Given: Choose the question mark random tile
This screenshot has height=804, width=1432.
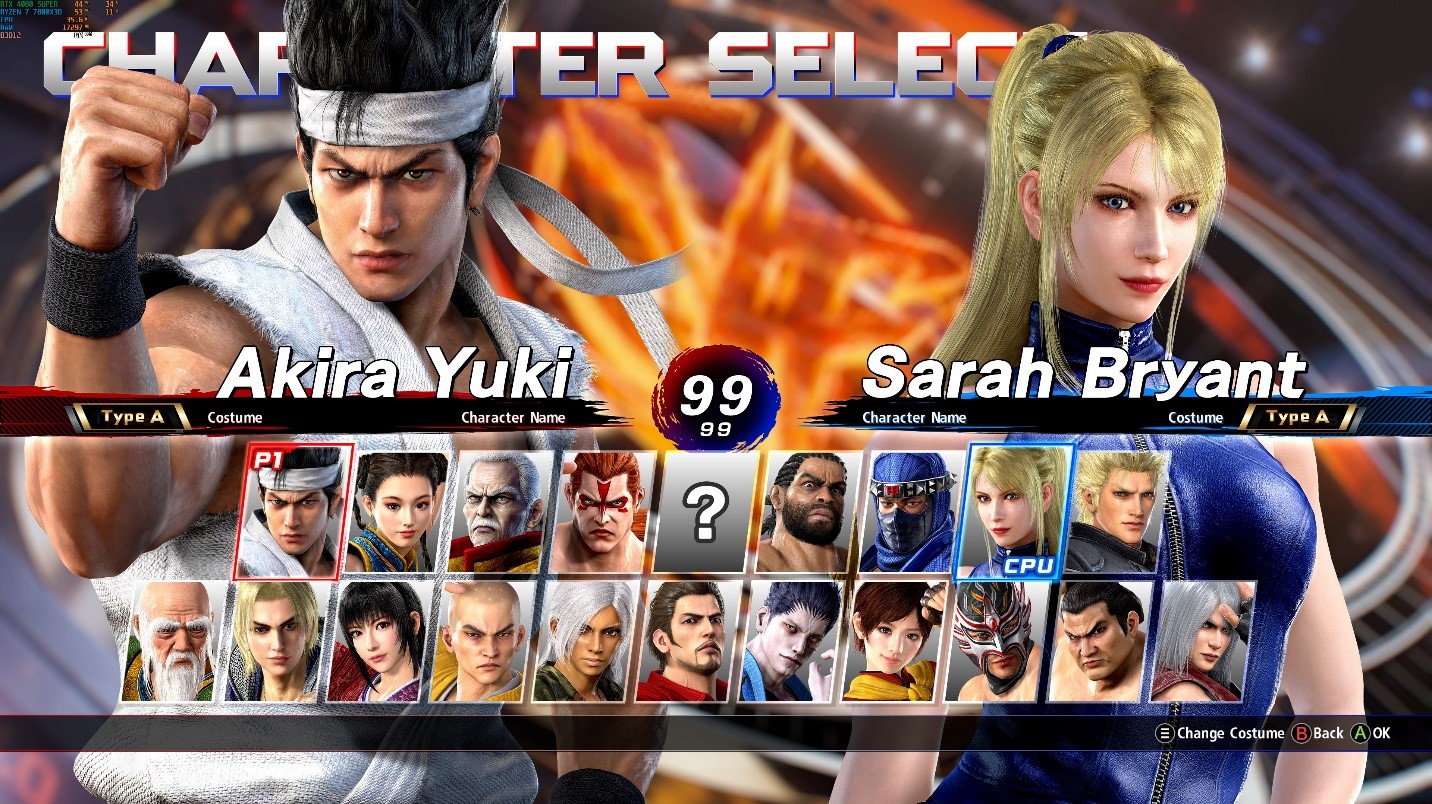Looking at the screenshot, I should (x=707, y=512).
